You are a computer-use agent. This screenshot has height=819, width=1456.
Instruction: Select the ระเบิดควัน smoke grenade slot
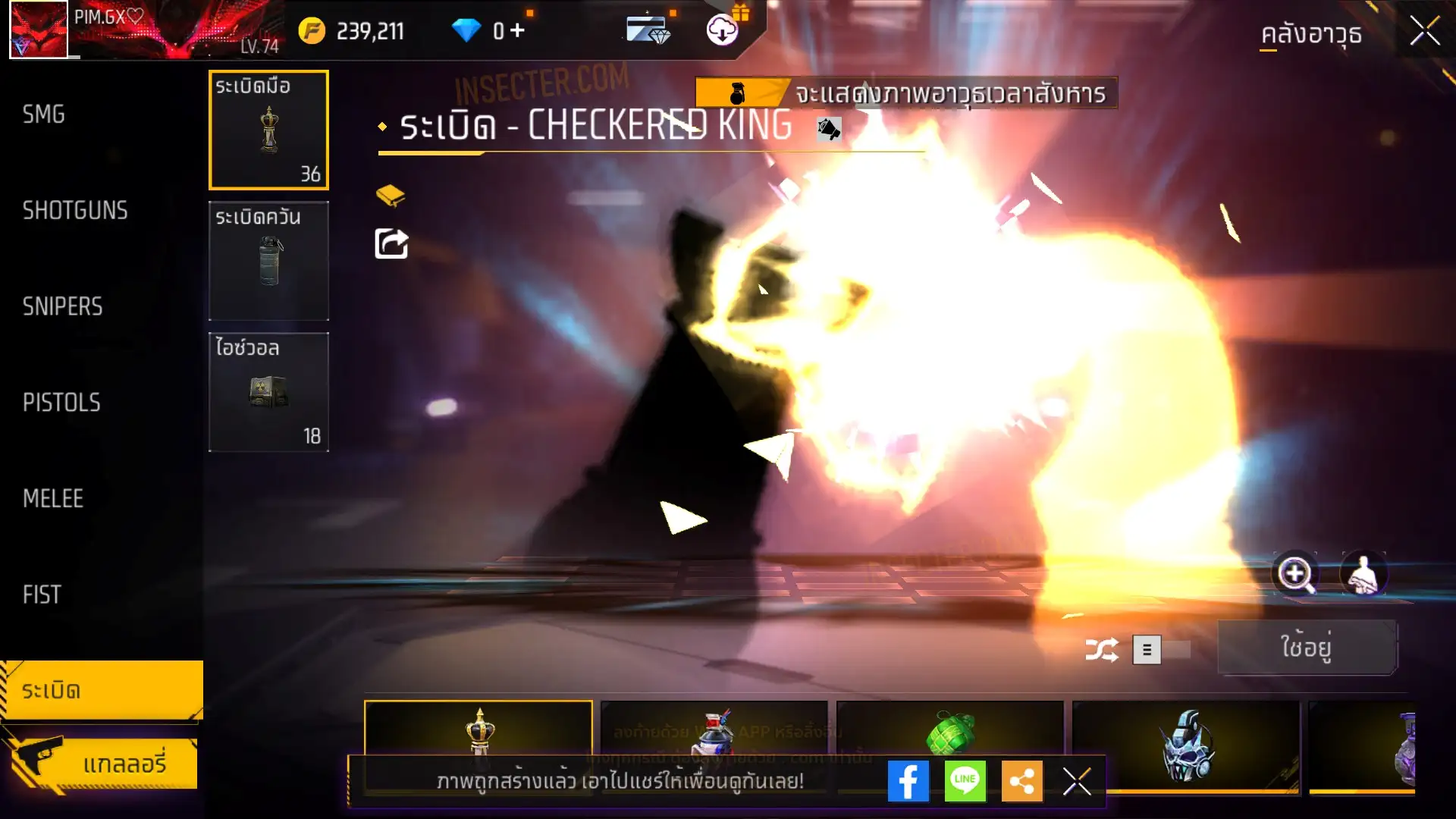(x=268, y=261)
